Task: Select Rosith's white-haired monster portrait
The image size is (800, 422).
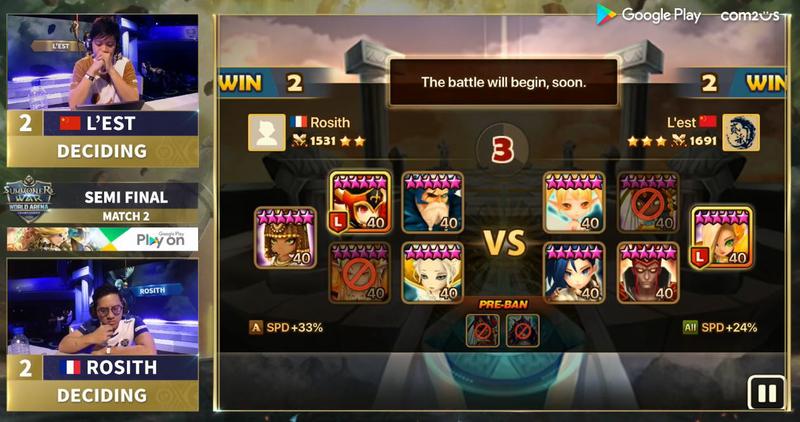Action: coord(432,272)
